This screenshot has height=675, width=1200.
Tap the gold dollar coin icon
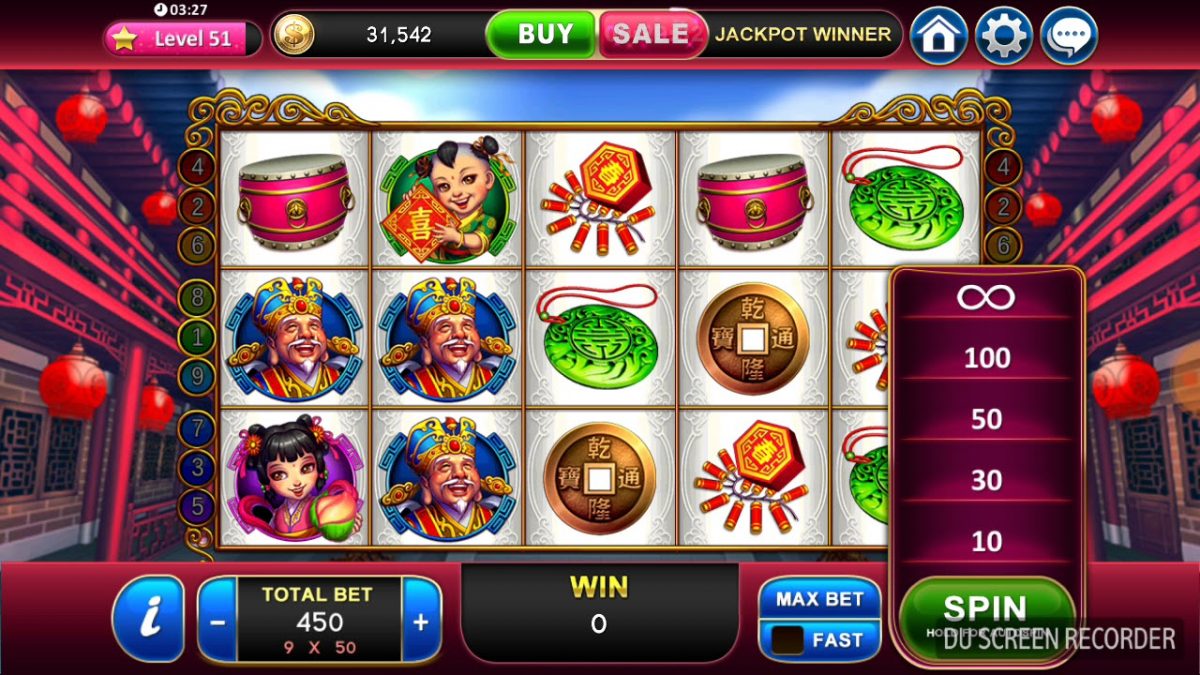(x=294, y=35)
